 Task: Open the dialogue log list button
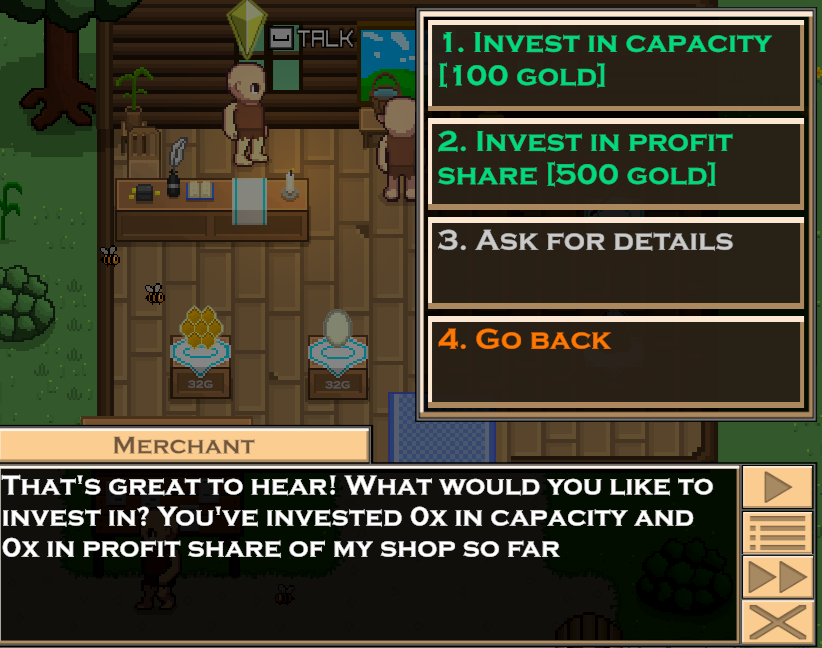click(777, 532)
